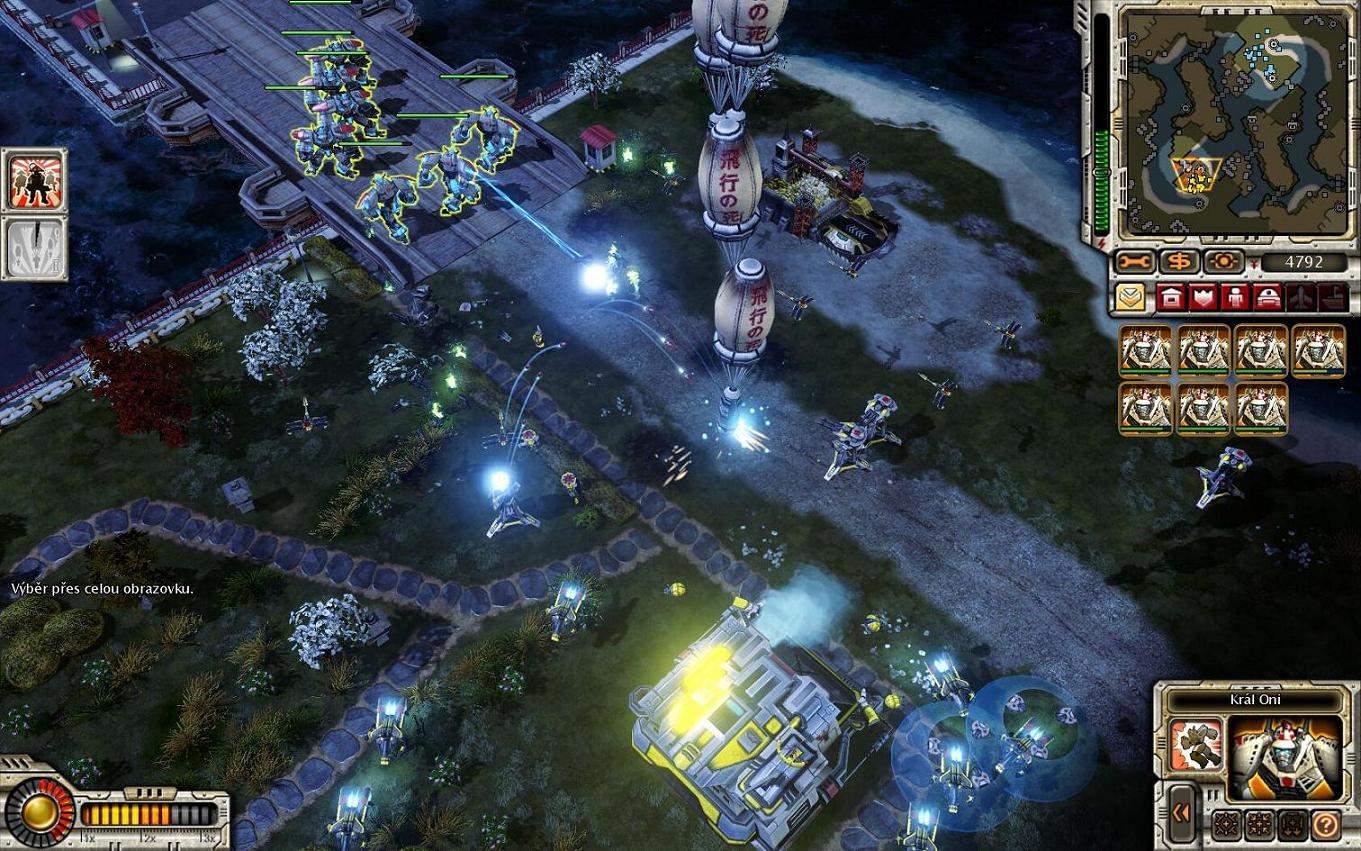Screen dimensions: 1361x851
Task: Activate repair mode wrench button
Action: click(x=1137, y=262)
